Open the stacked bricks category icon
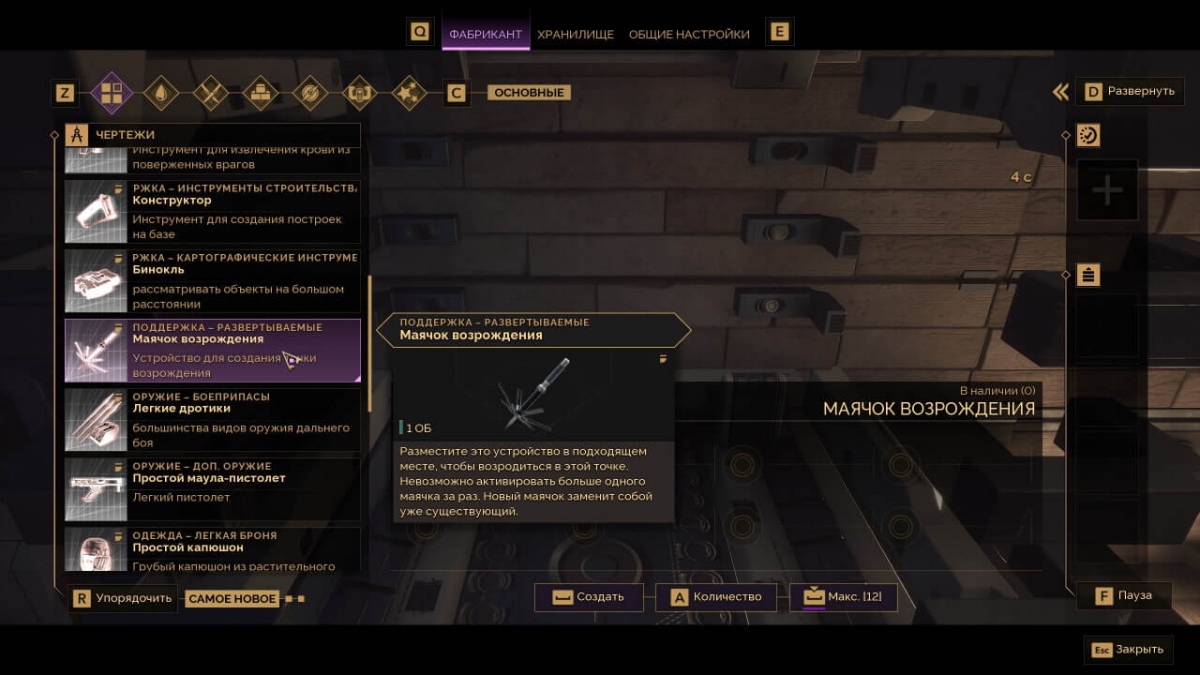This screenshot has width=1200, height=675. pos(261,93)
